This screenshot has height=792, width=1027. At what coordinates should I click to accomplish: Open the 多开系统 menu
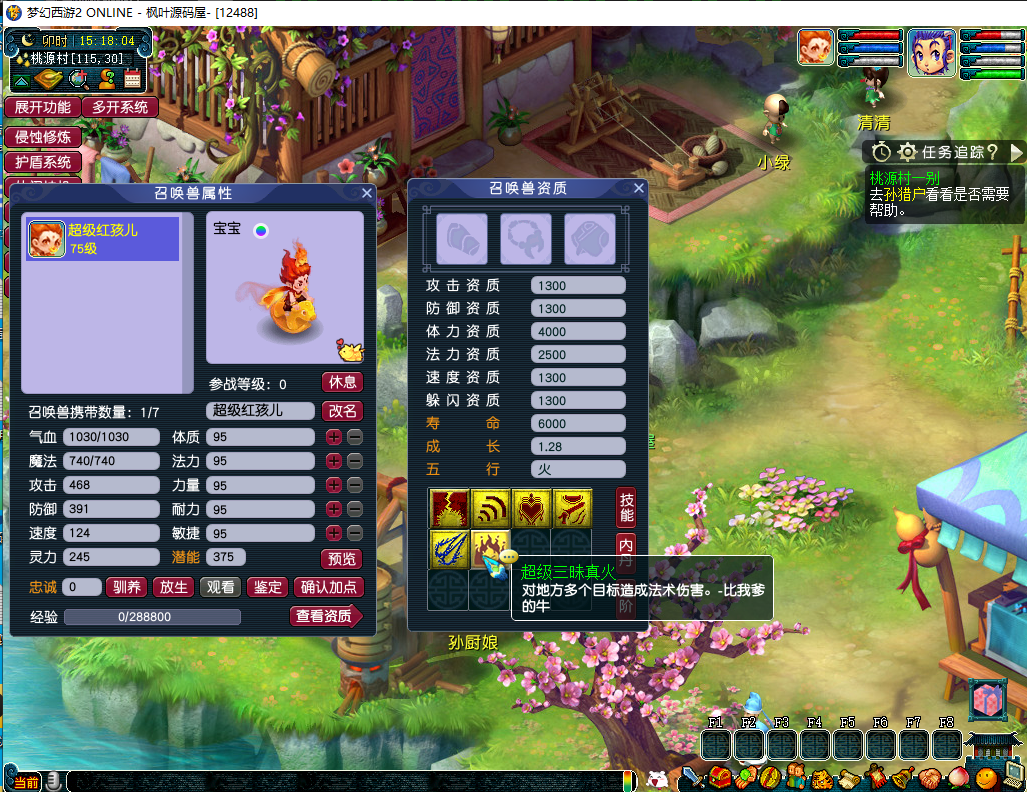119,107
